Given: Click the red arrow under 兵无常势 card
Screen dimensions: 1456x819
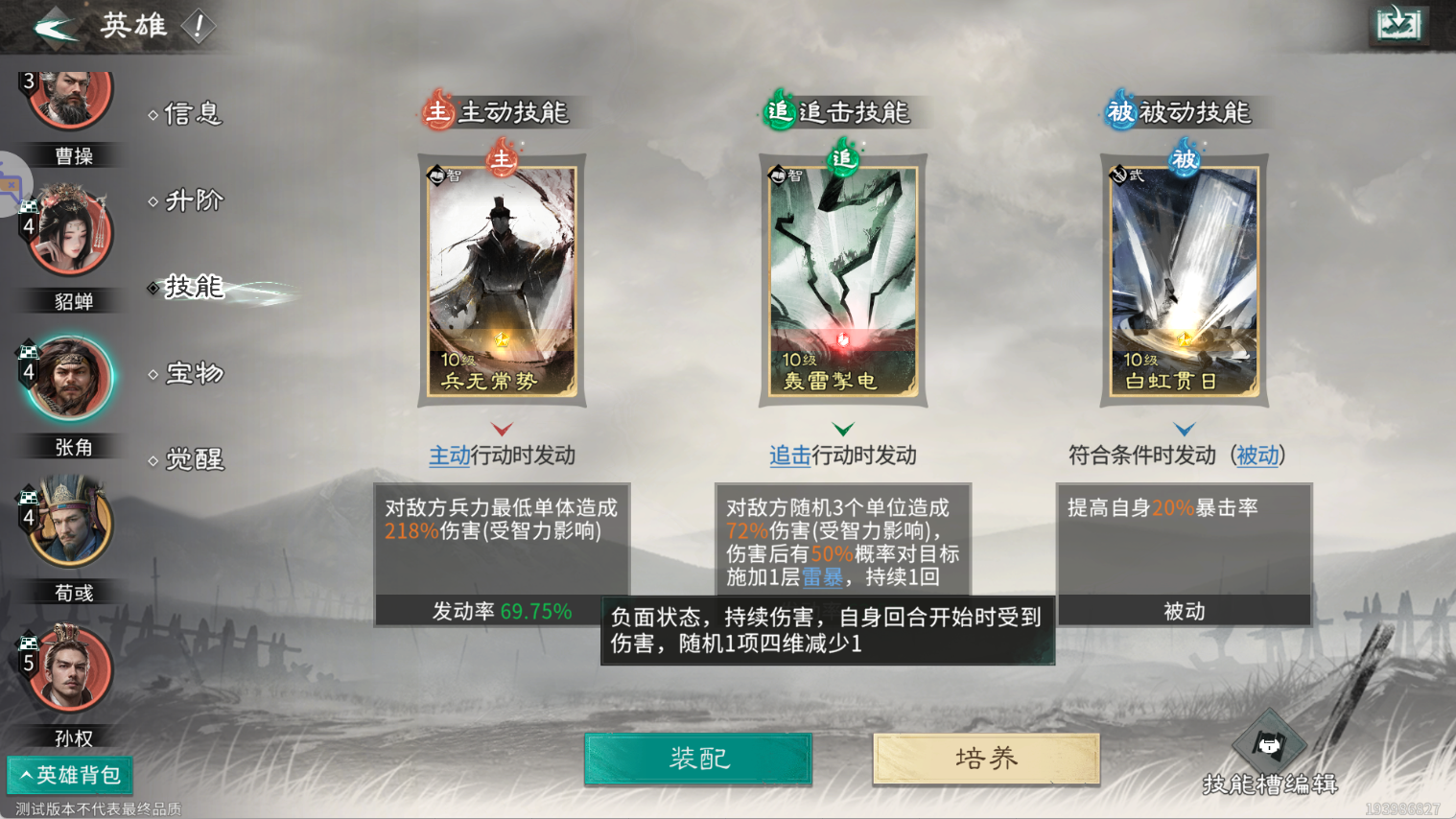Looking at the screenshot, I should (x=501, y=429).
